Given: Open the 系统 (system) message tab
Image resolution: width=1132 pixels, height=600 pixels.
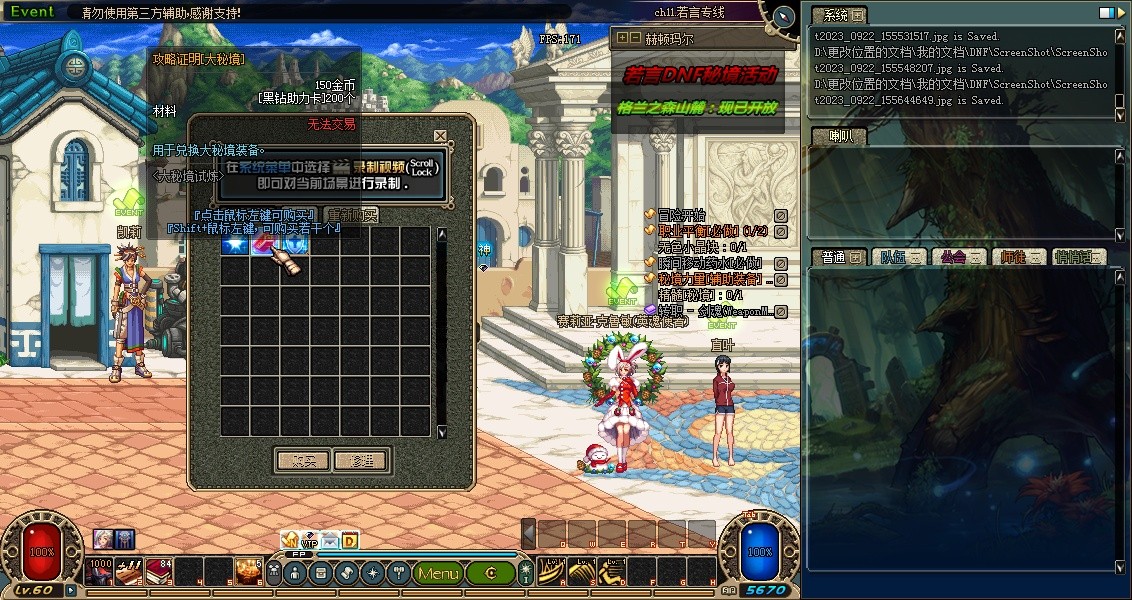Looking at the screenshot, I should click(836, 15).
